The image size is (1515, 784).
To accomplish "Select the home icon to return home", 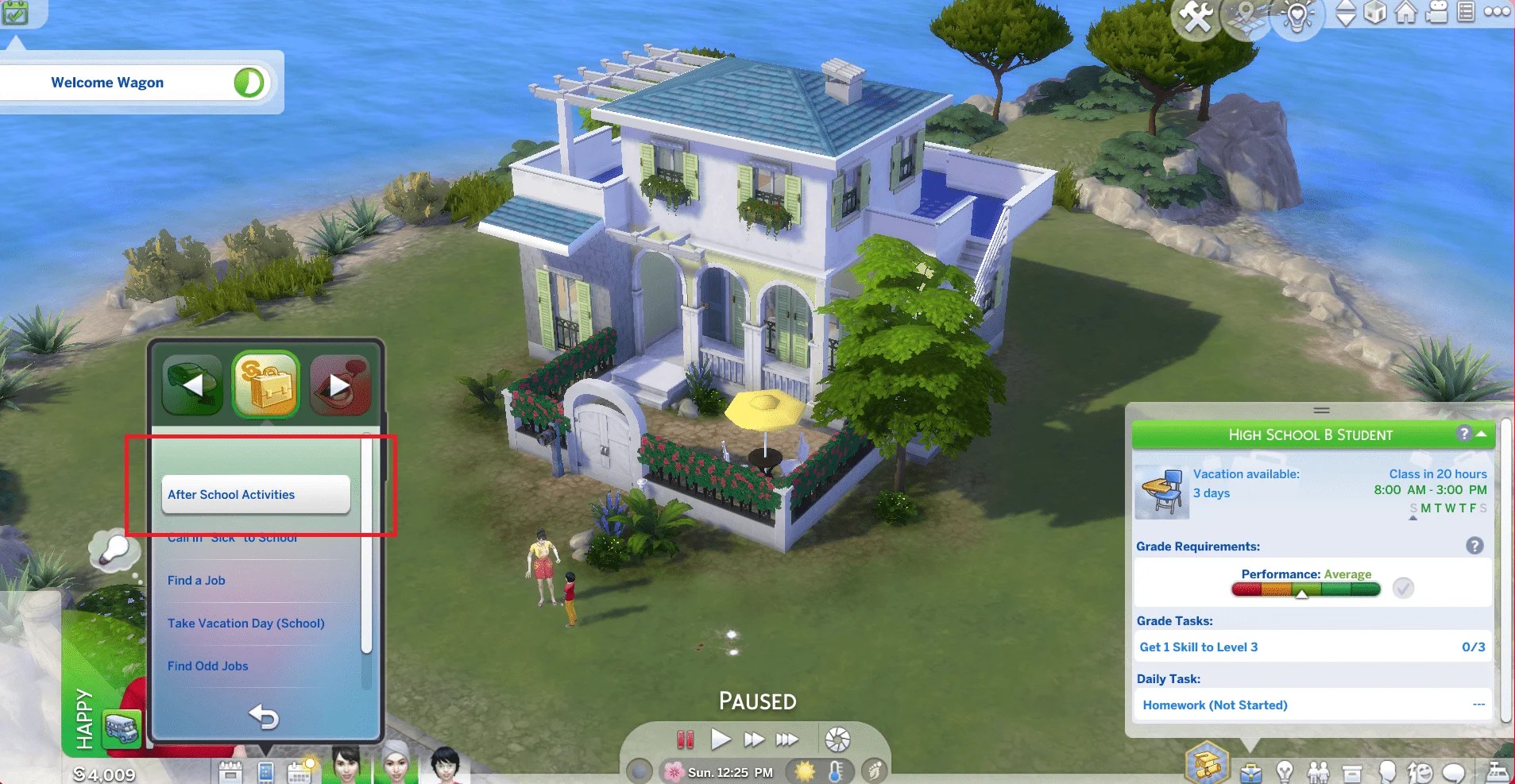I will pos(1406,14).
